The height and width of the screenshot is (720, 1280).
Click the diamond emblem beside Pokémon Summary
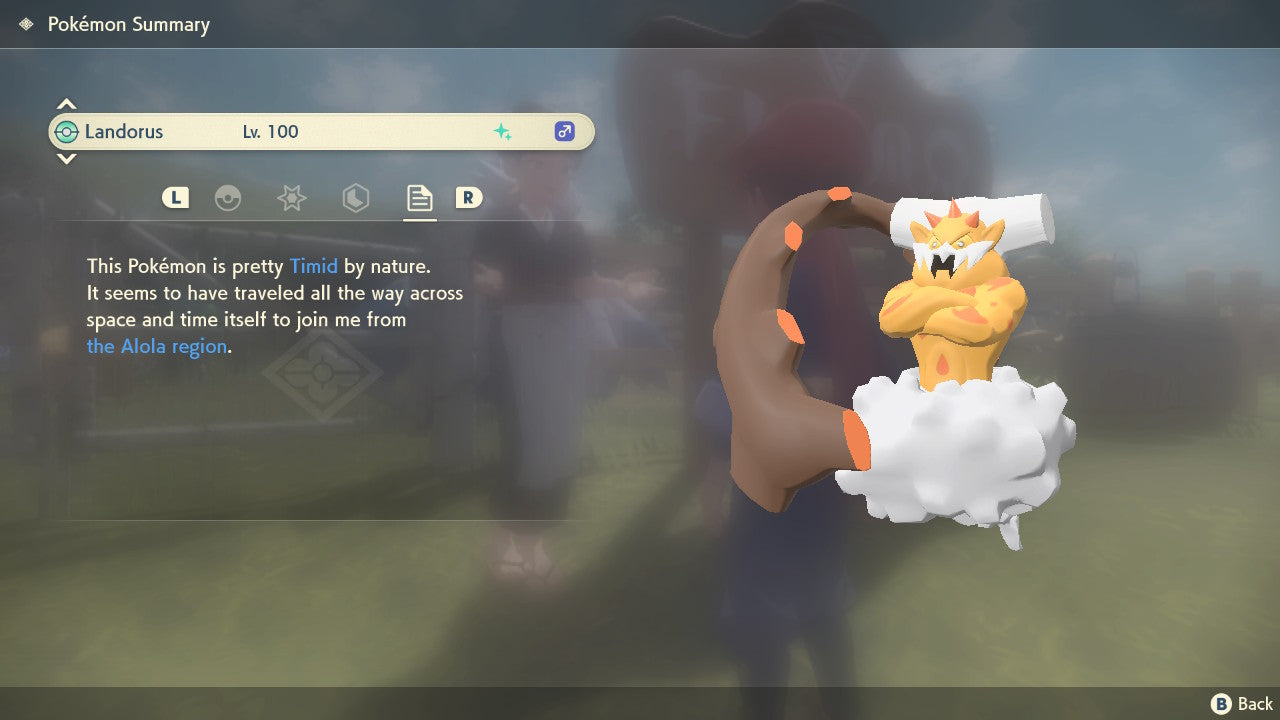(x=24, y=23)
